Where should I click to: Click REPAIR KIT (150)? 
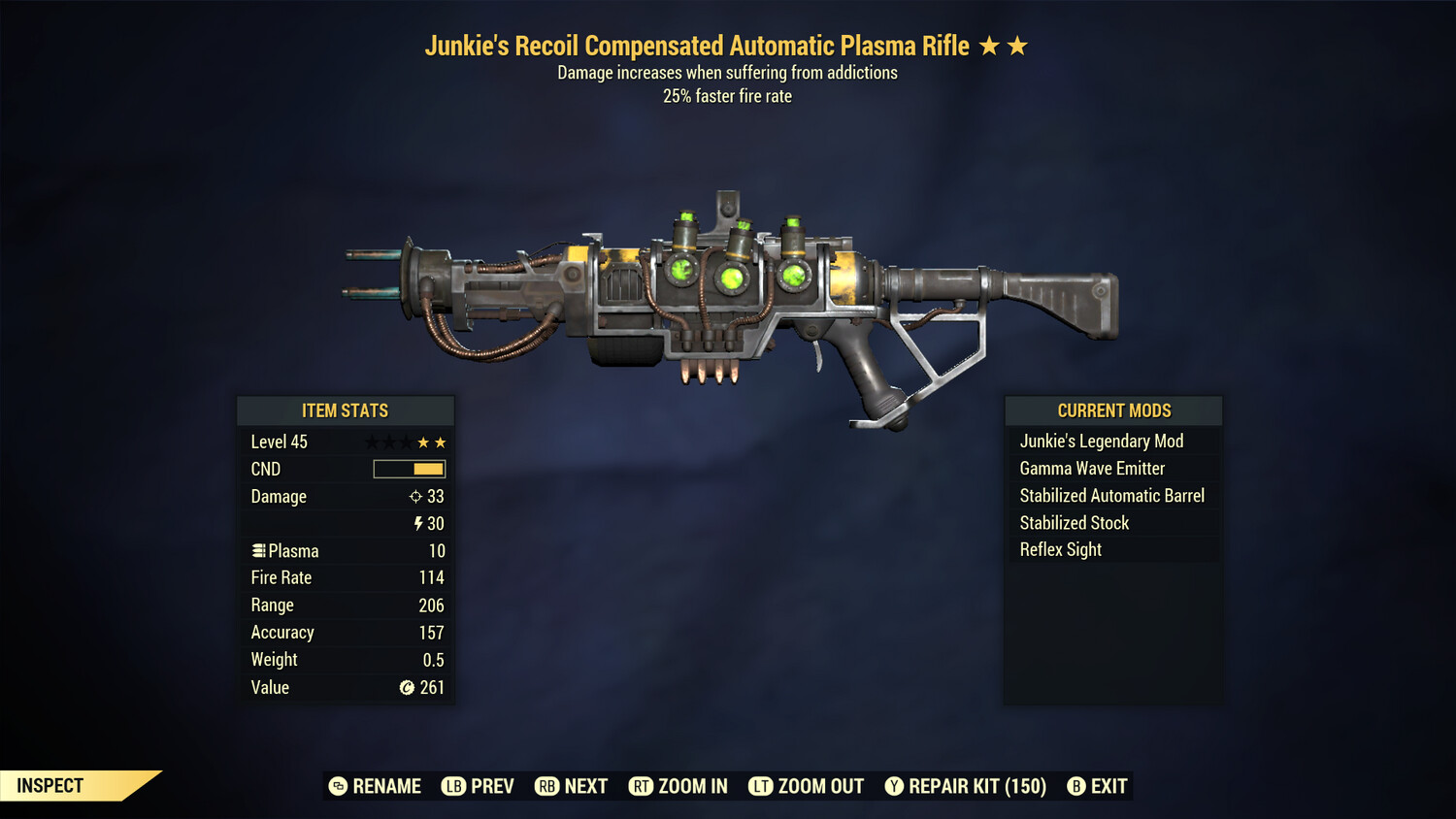pos(976,786)
